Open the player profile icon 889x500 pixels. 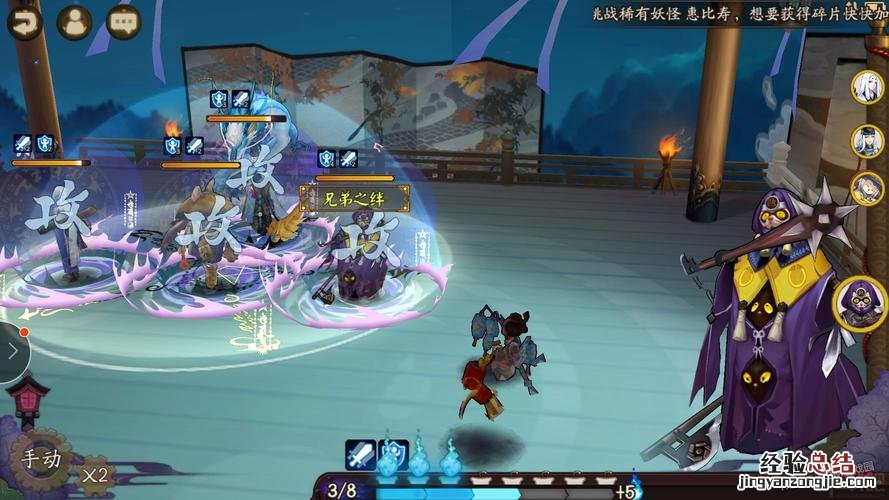pyautogui.click(x=74, y=21)
